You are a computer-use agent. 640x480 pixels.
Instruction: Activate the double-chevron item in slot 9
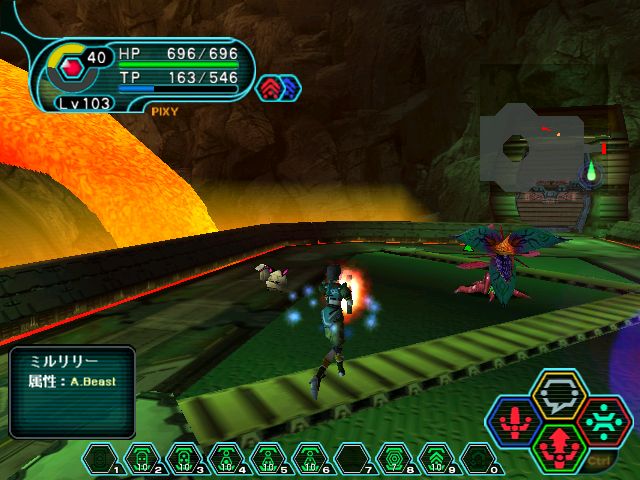436,459
